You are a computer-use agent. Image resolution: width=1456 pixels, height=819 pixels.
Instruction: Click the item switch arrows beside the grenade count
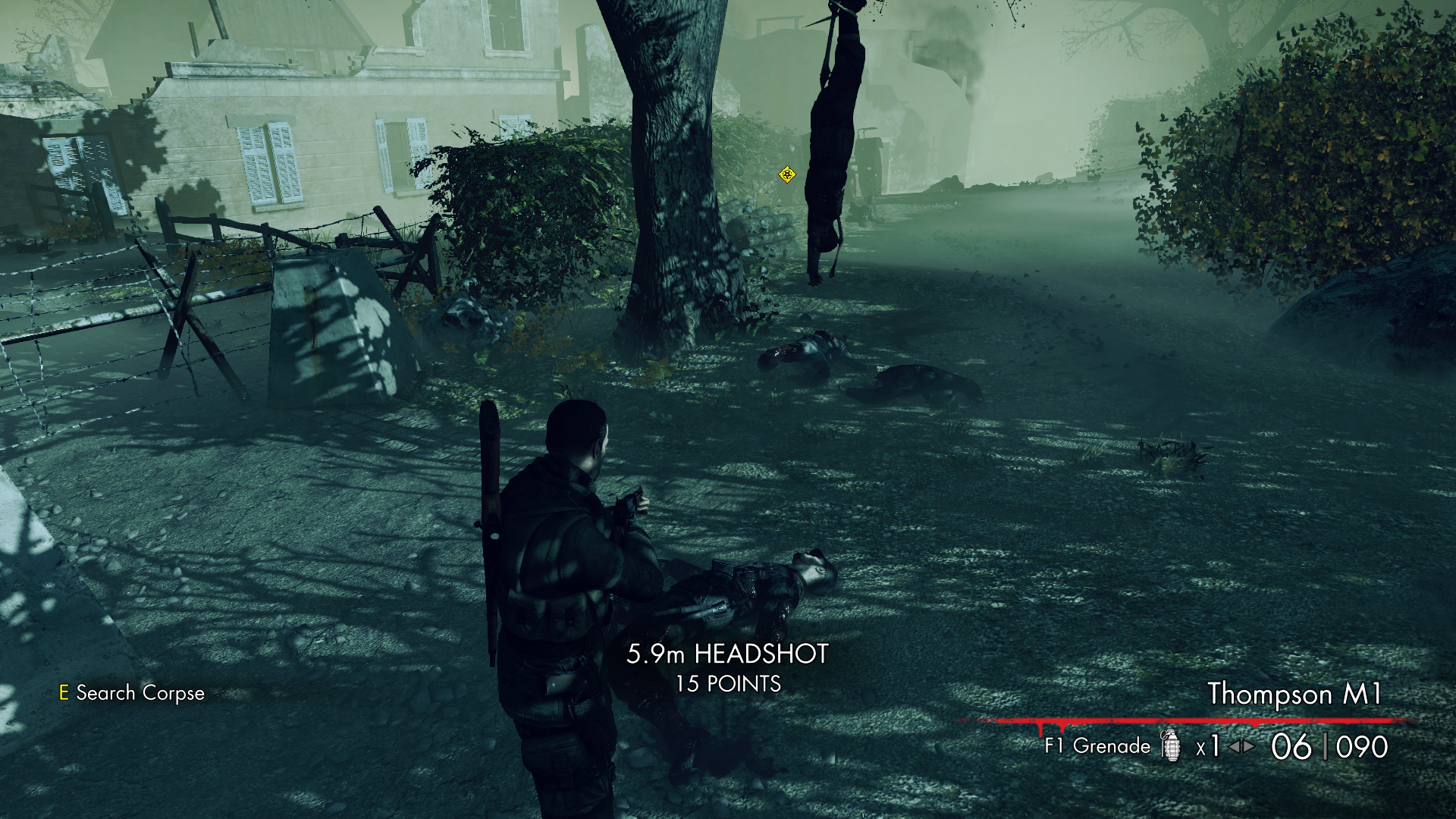pos(1241,746)
